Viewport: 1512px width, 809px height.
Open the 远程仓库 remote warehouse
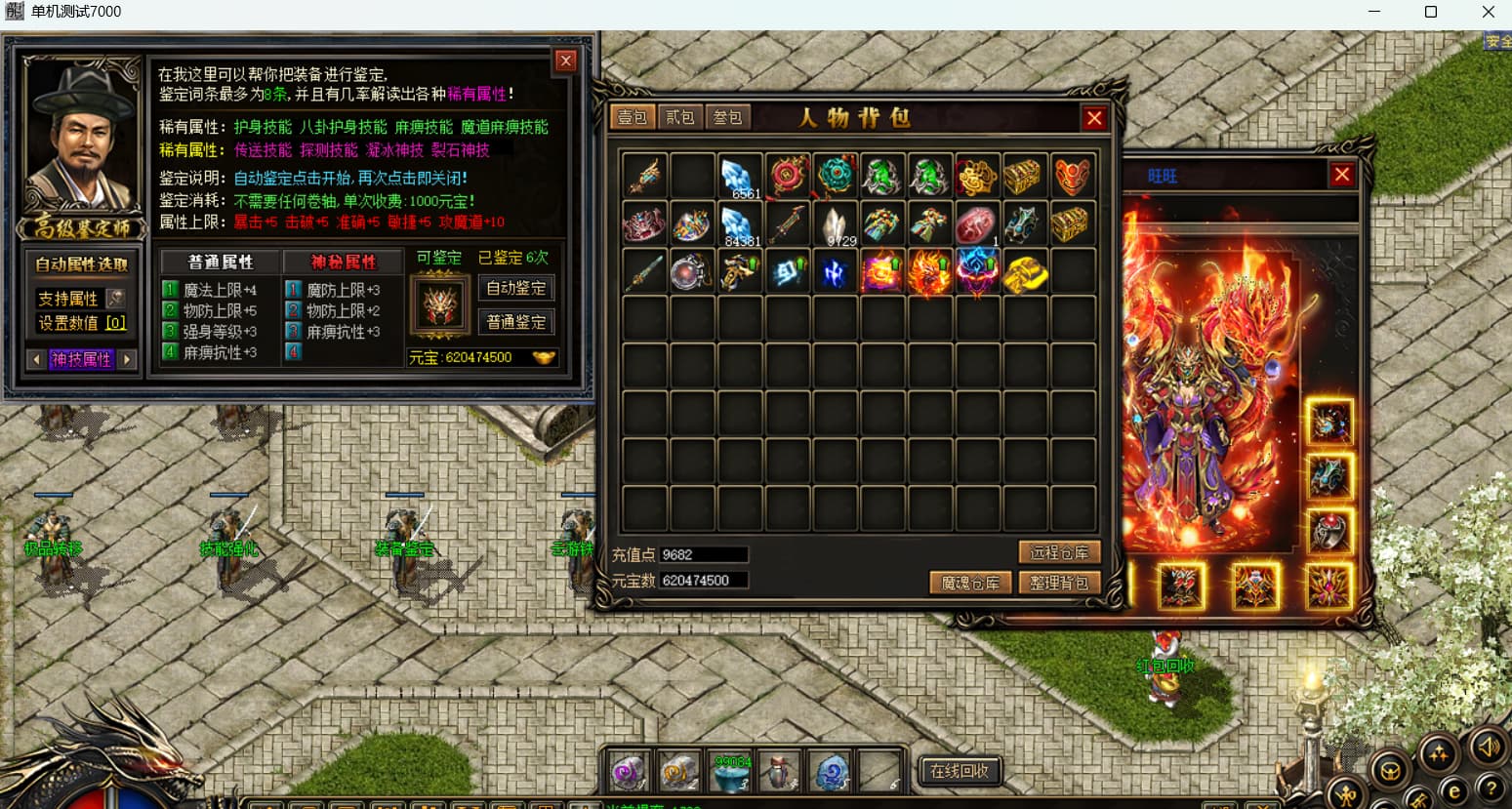coord(1059,553)
